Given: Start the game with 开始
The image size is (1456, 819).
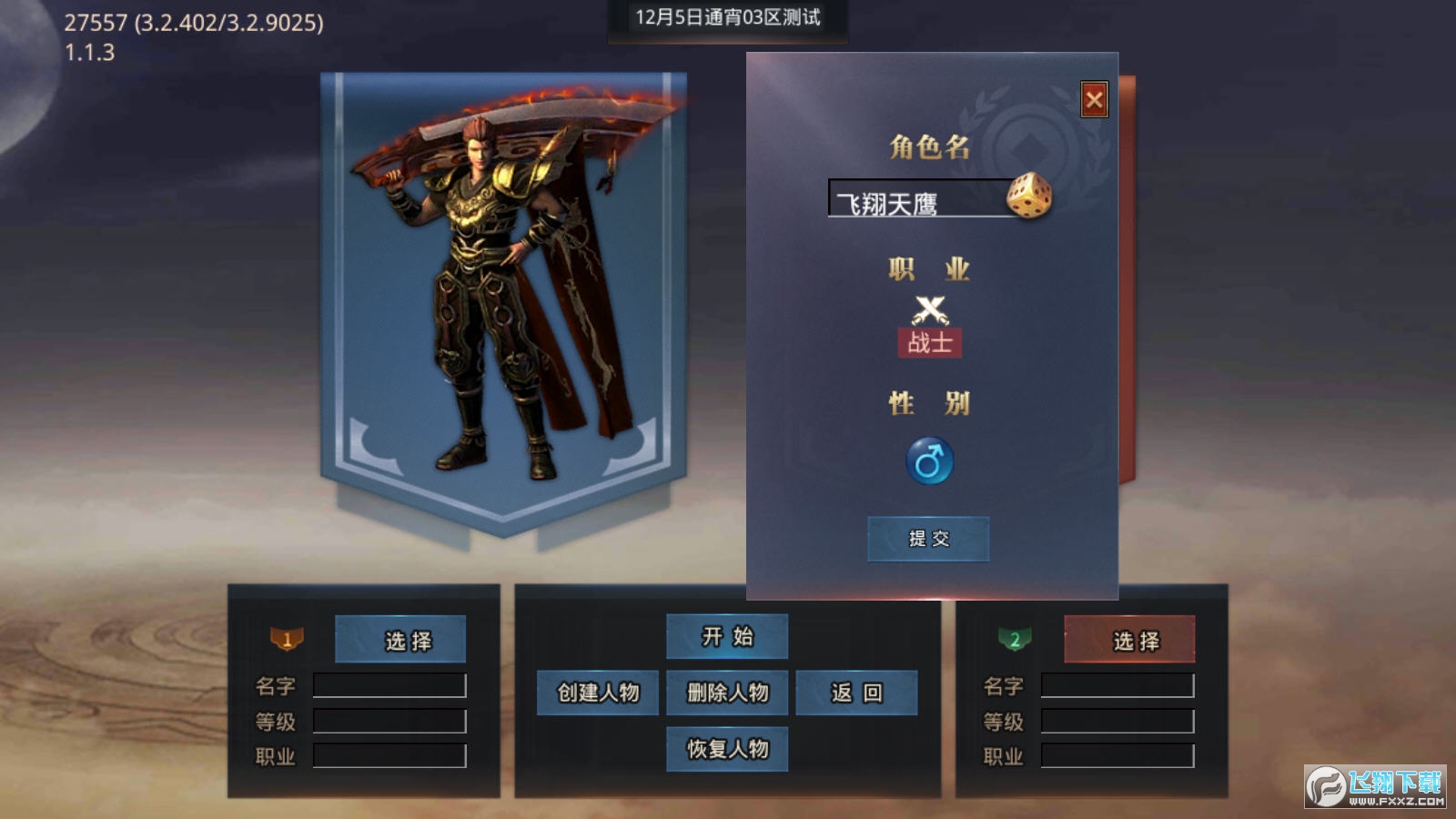Looking at the screenshot, I should 727,636.
